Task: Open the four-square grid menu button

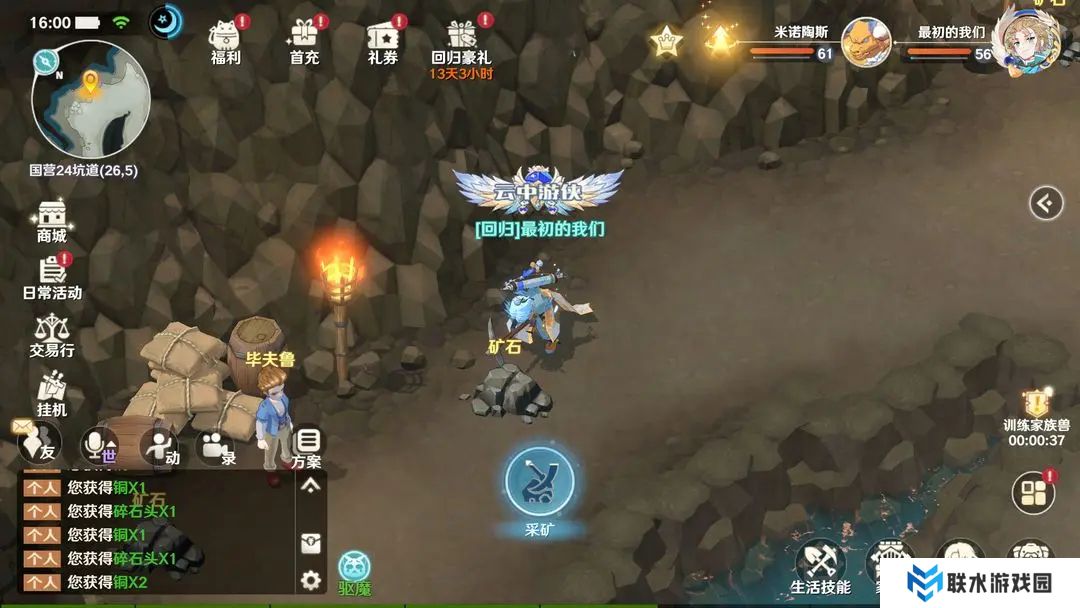Action: click(1033, 493)
